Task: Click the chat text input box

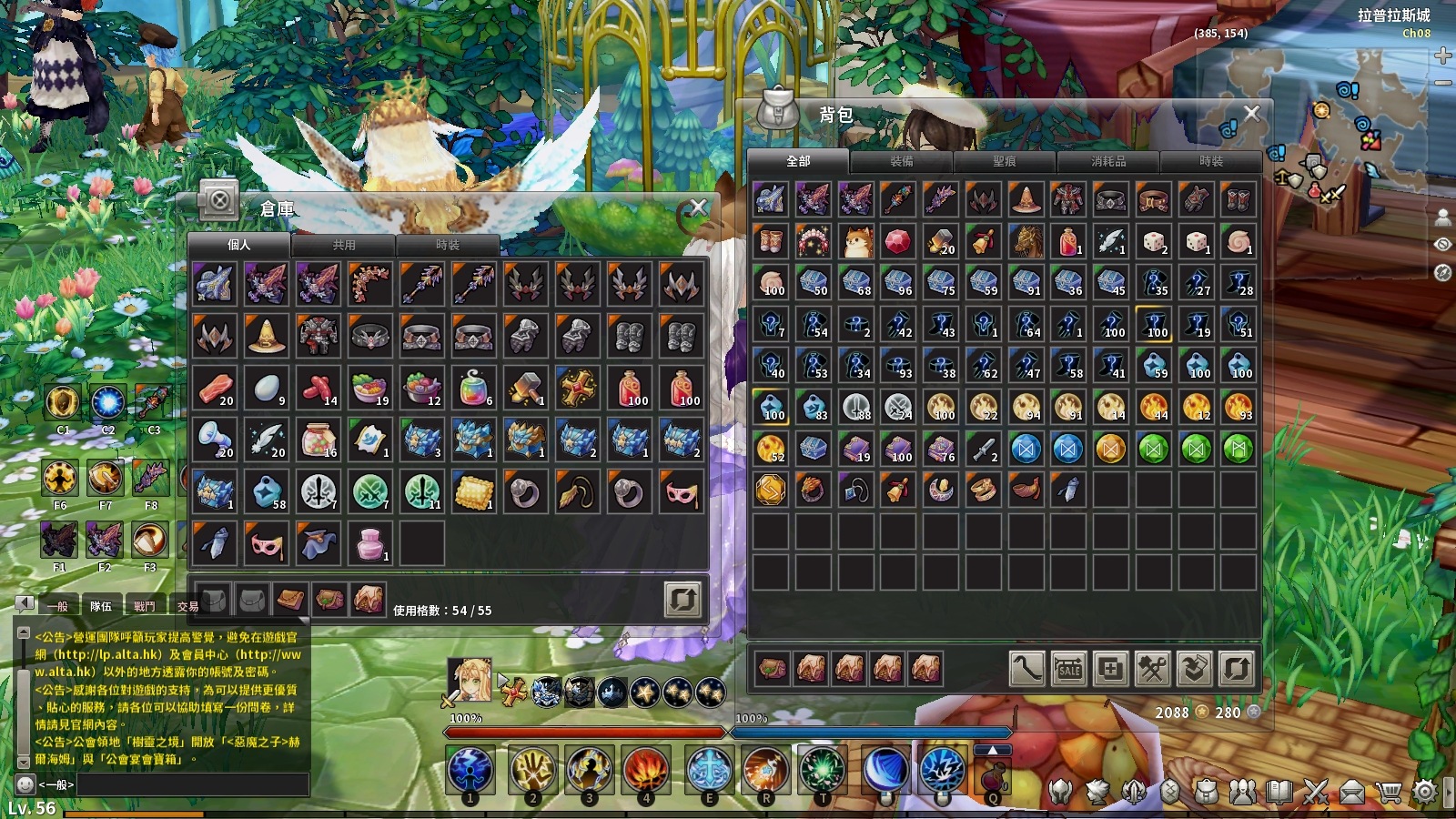Action: click(191, 784)
